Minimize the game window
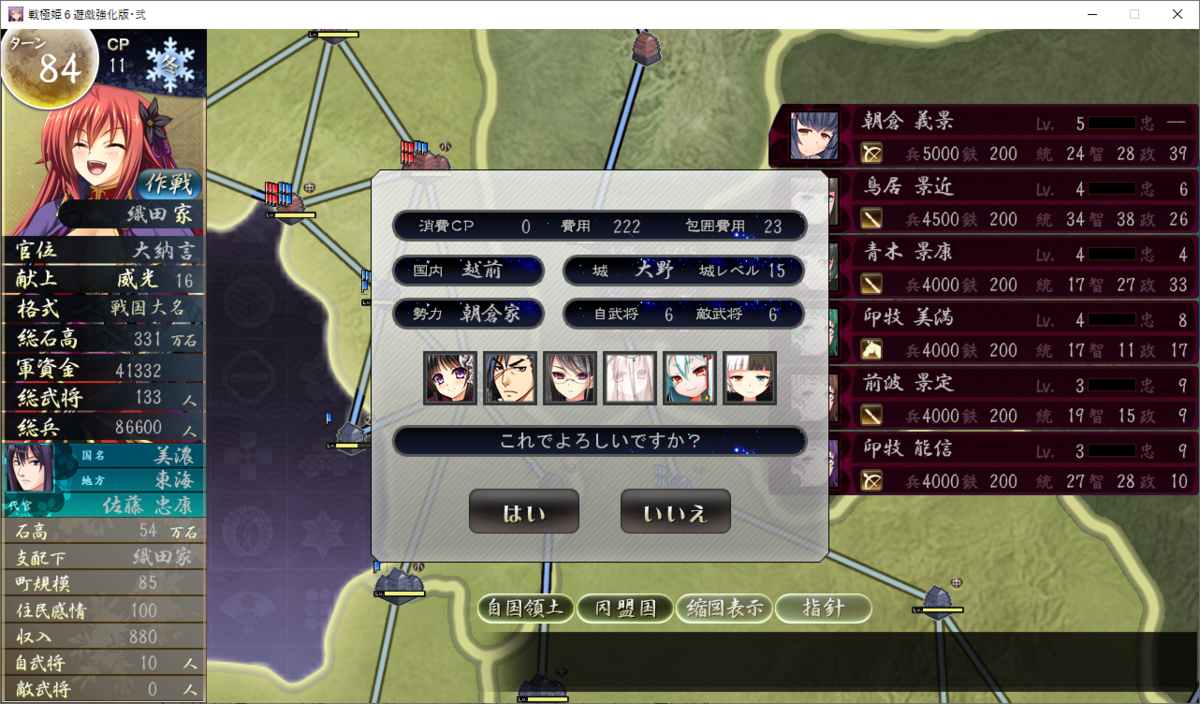This screenshot has height=704, width=1200. point(1088,14)
